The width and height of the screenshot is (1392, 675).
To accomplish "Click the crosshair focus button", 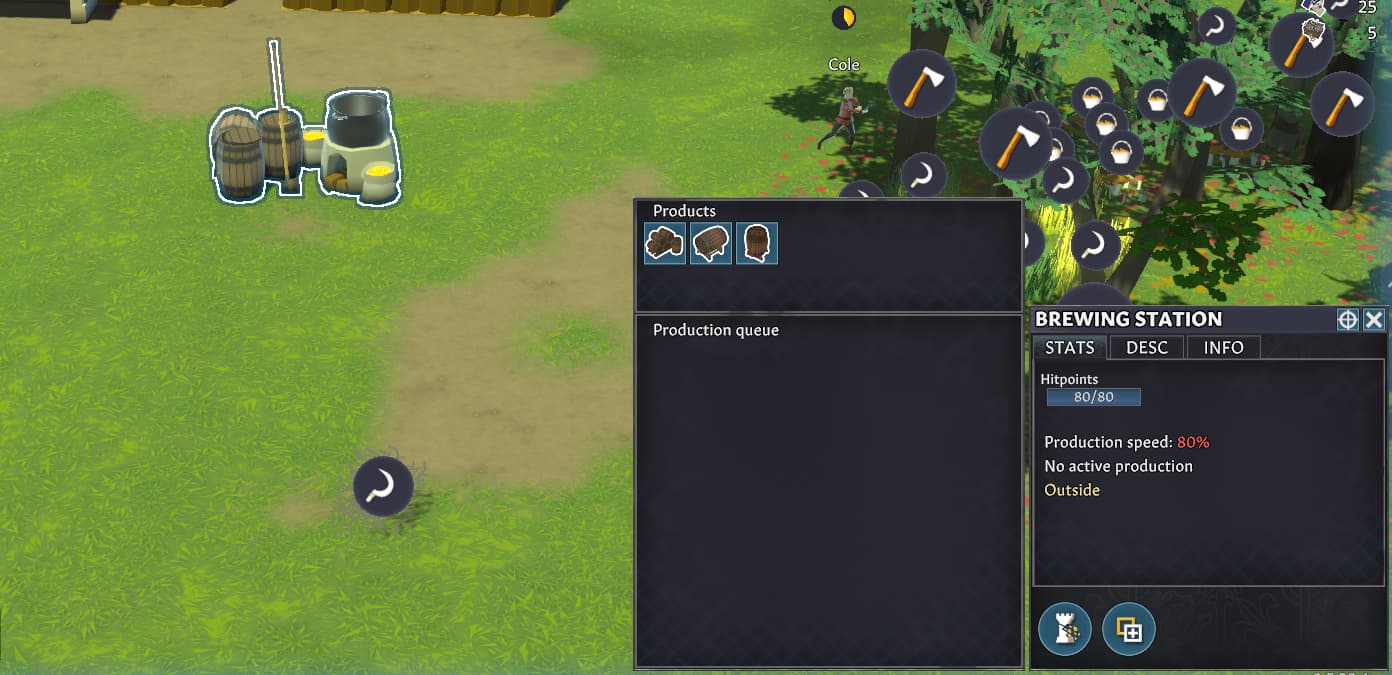I will point(1348,319).
